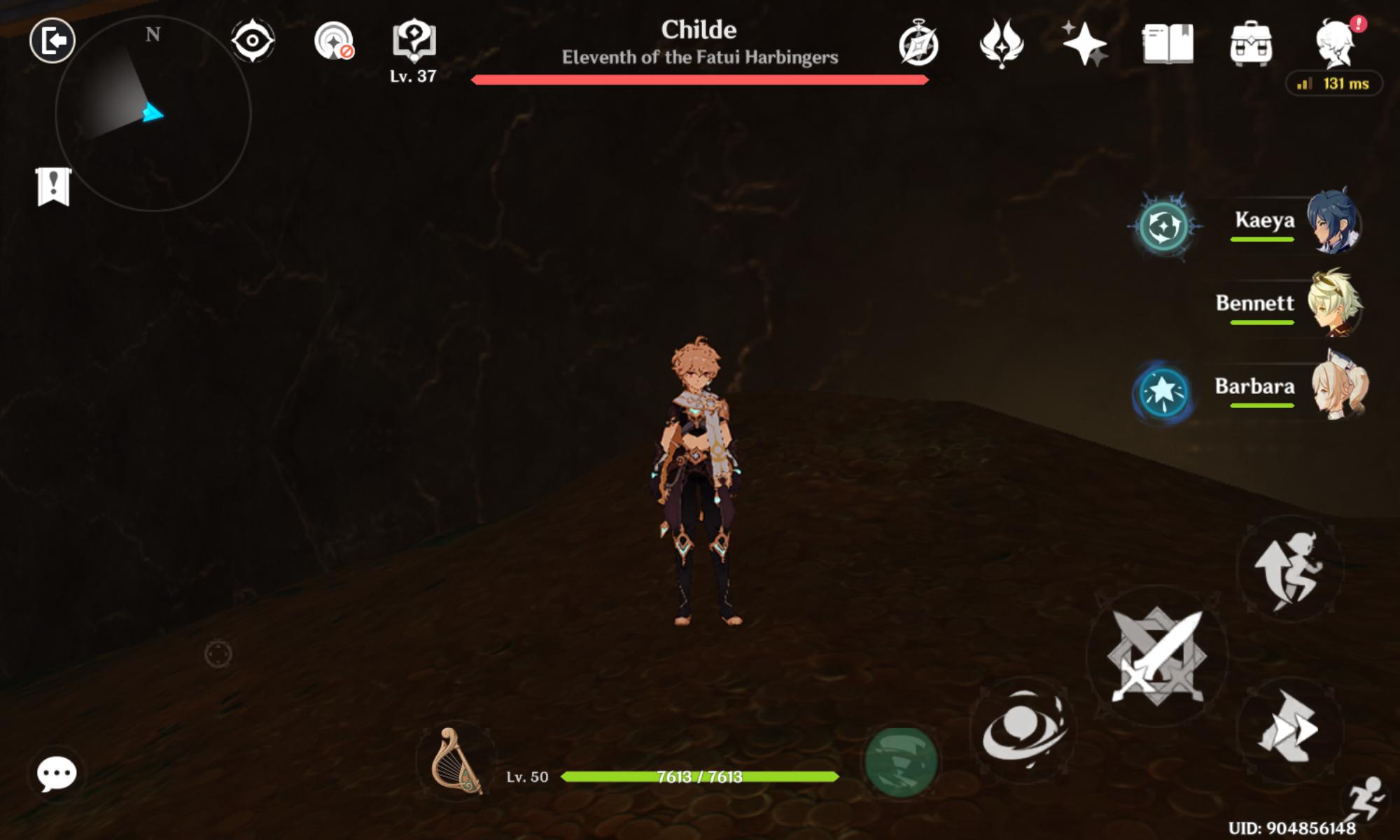
Task: Open the Events compass icon
Action: pos(920,45)
